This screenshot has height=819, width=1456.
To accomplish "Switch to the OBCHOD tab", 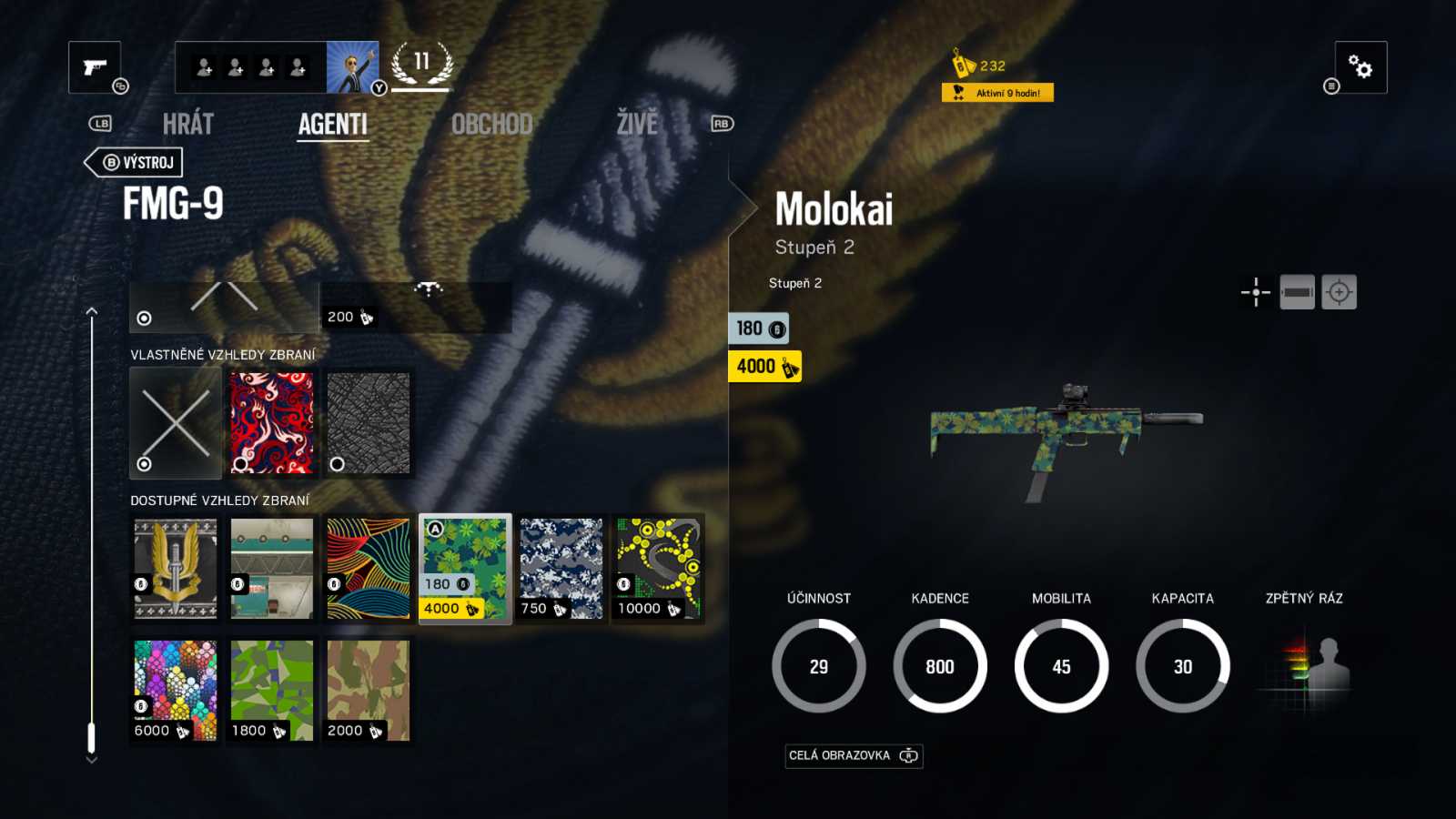I will [492, 124].
